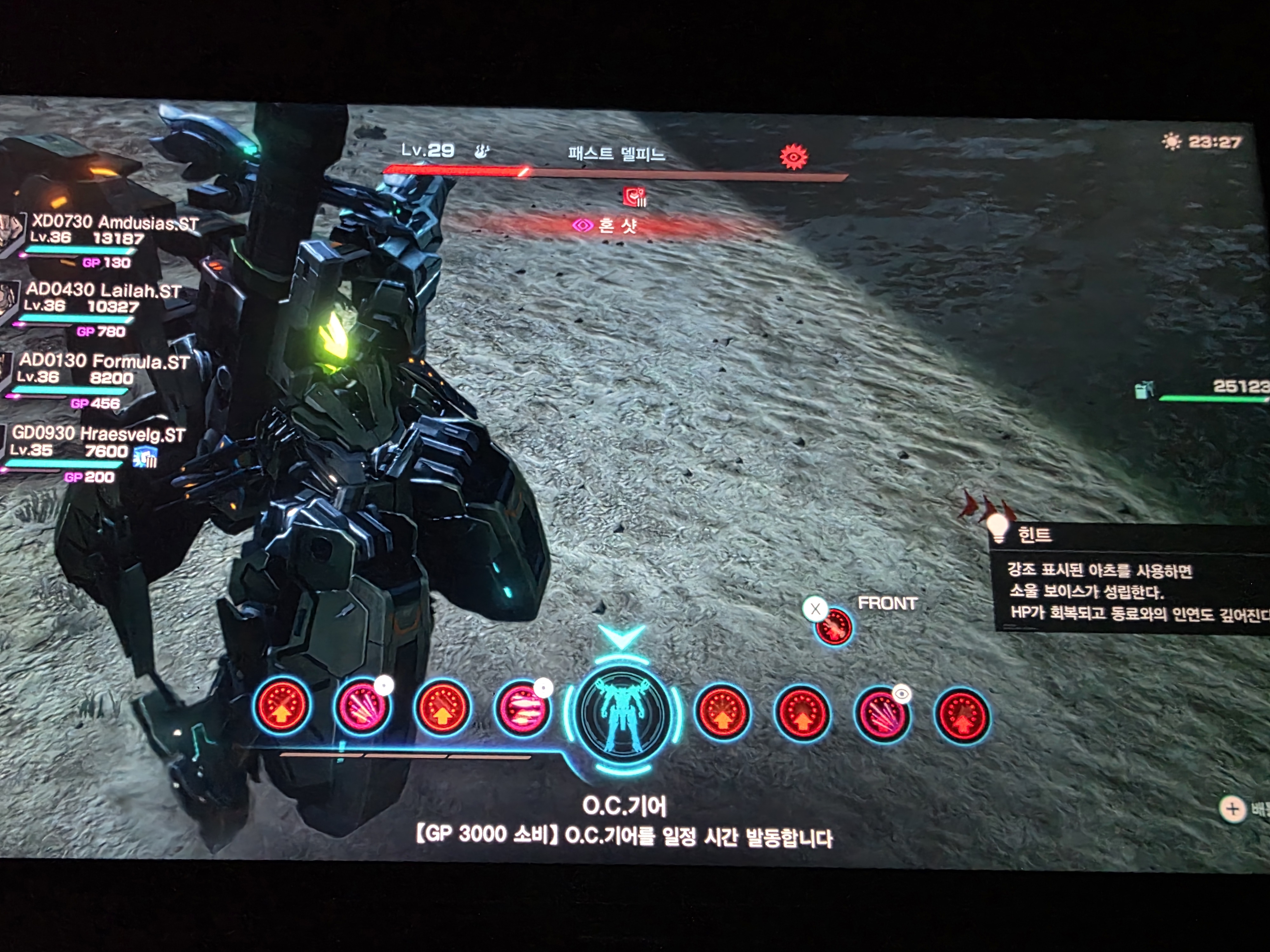Select party member AD0430 Lailah.ST
This screenshot has height=952, width=1270.
[x=103, y=290]
